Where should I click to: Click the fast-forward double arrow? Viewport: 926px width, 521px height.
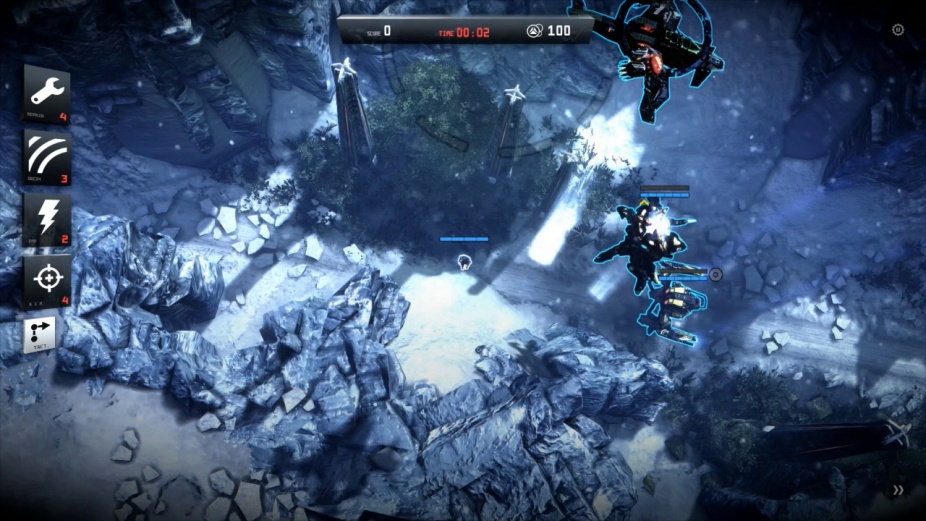click(x=898, y=490)
